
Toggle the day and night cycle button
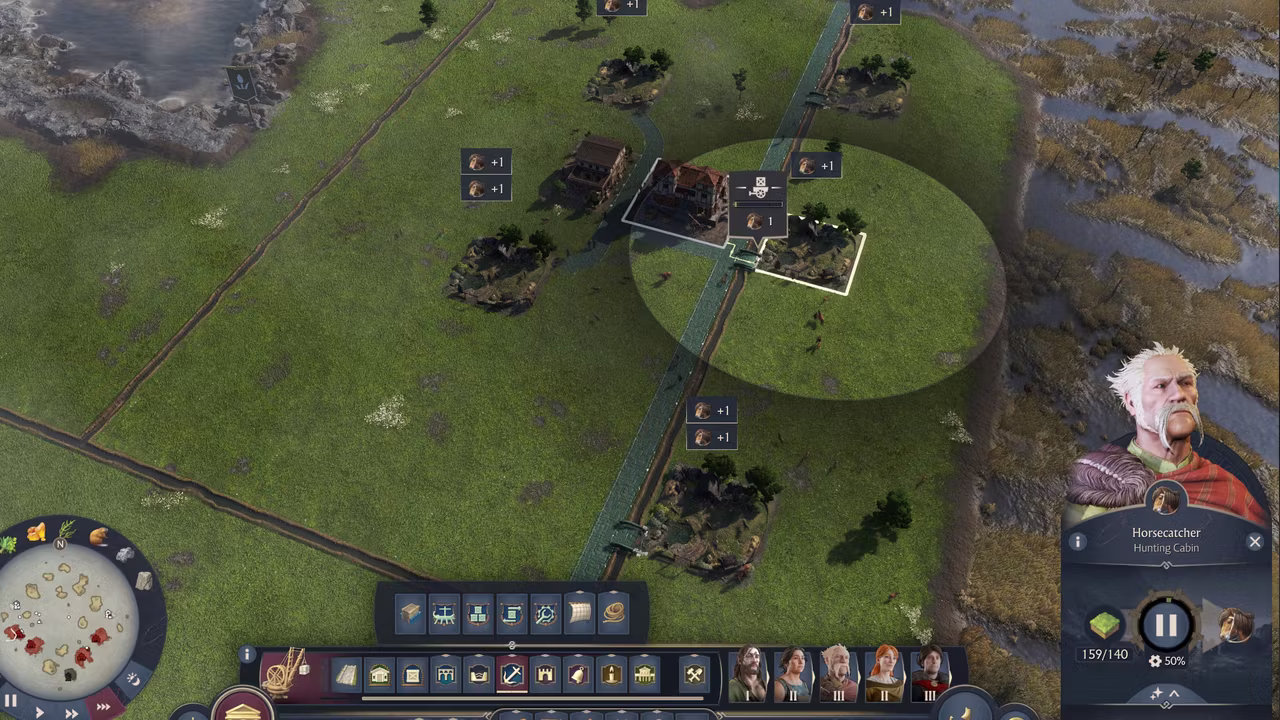[132, 680]
